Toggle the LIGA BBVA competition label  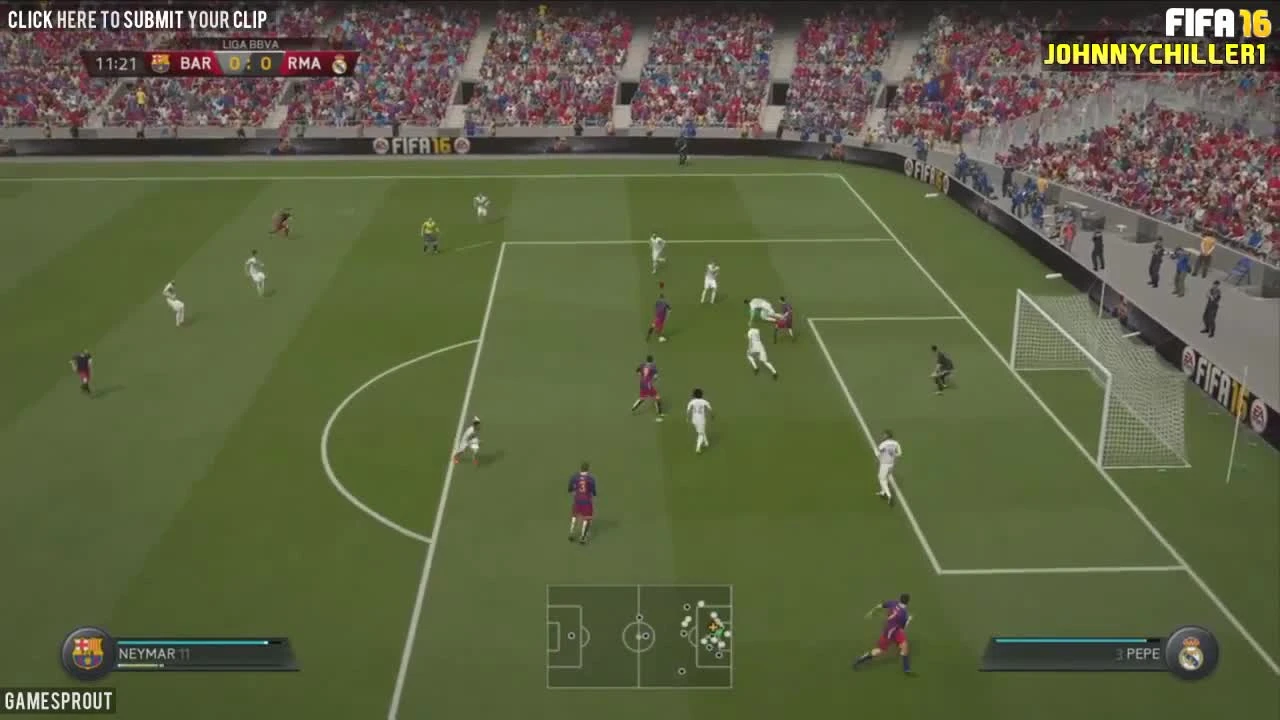click(x=249, y=45)
